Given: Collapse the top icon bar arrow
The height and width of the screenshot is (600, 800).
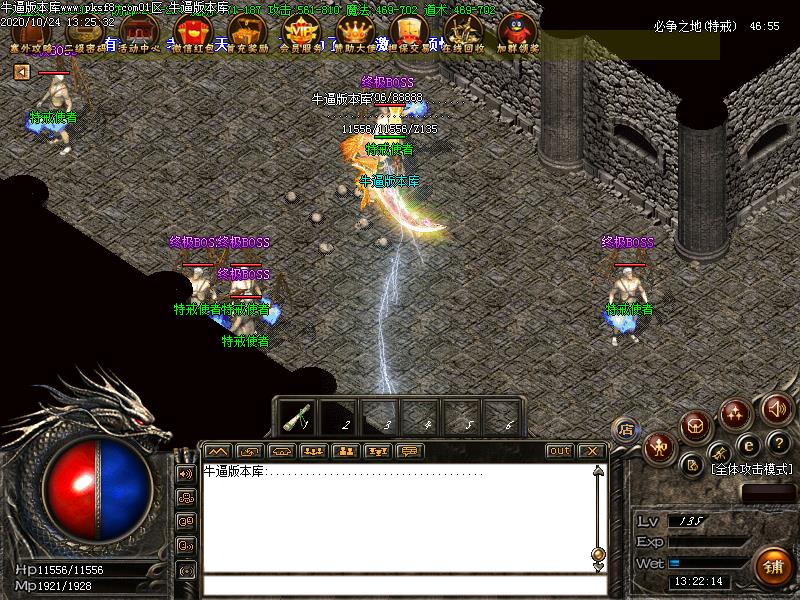Looking at the screenshot, I should pyautogui.click(x=21, y=71).
